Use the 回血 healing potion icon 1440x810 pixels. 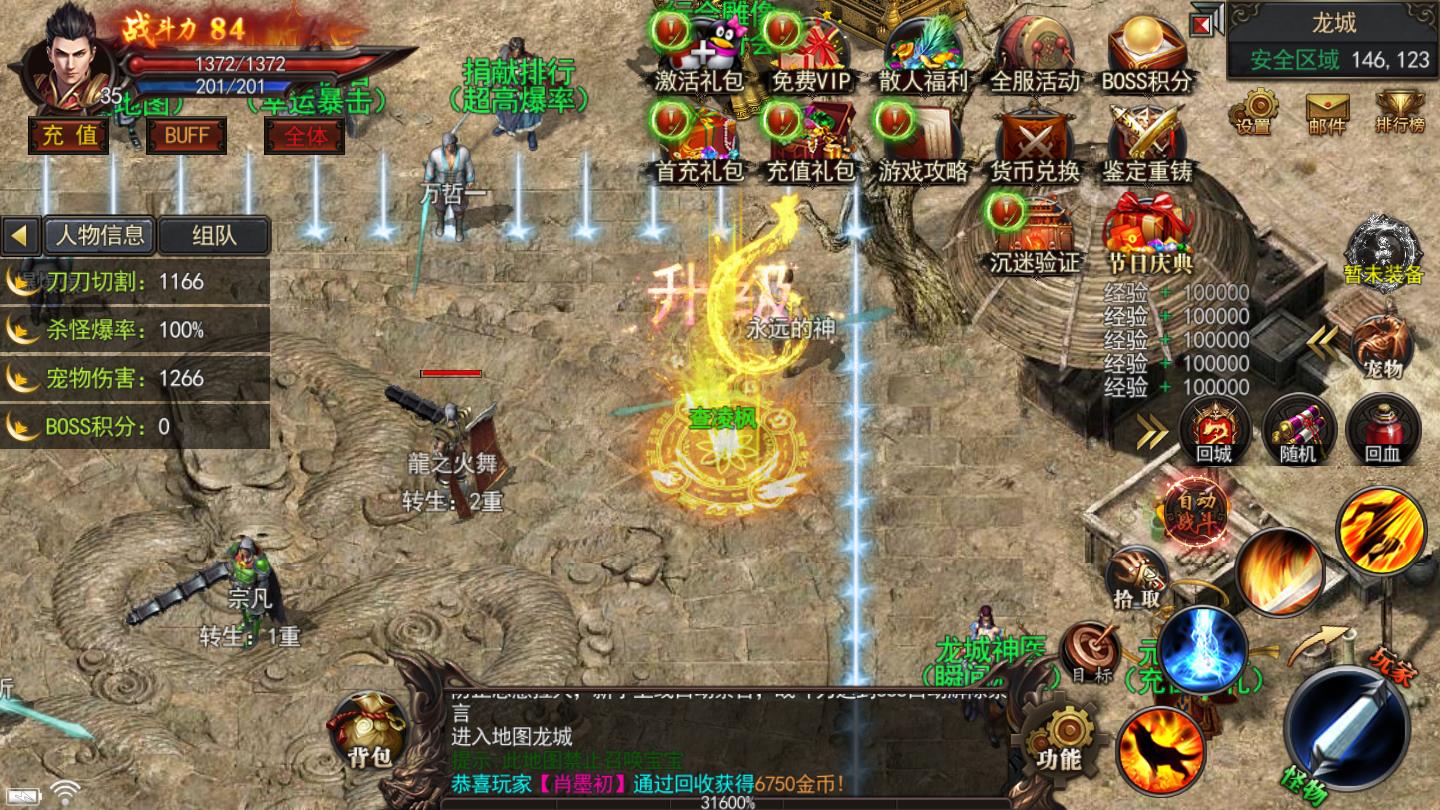(x=1385, y=430)
